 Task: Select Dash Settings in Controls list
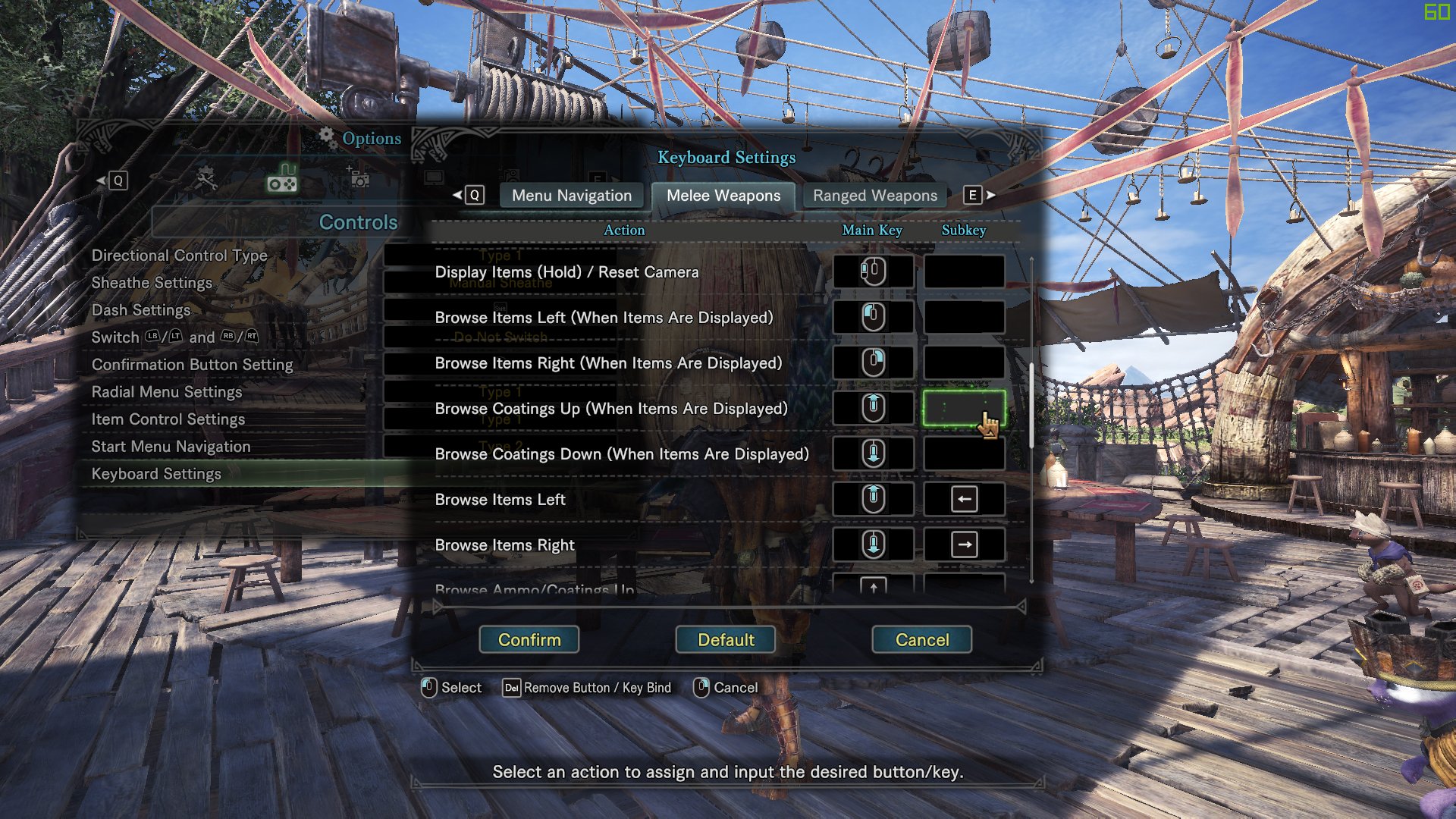pyautogui.click(x=141, y=310)
